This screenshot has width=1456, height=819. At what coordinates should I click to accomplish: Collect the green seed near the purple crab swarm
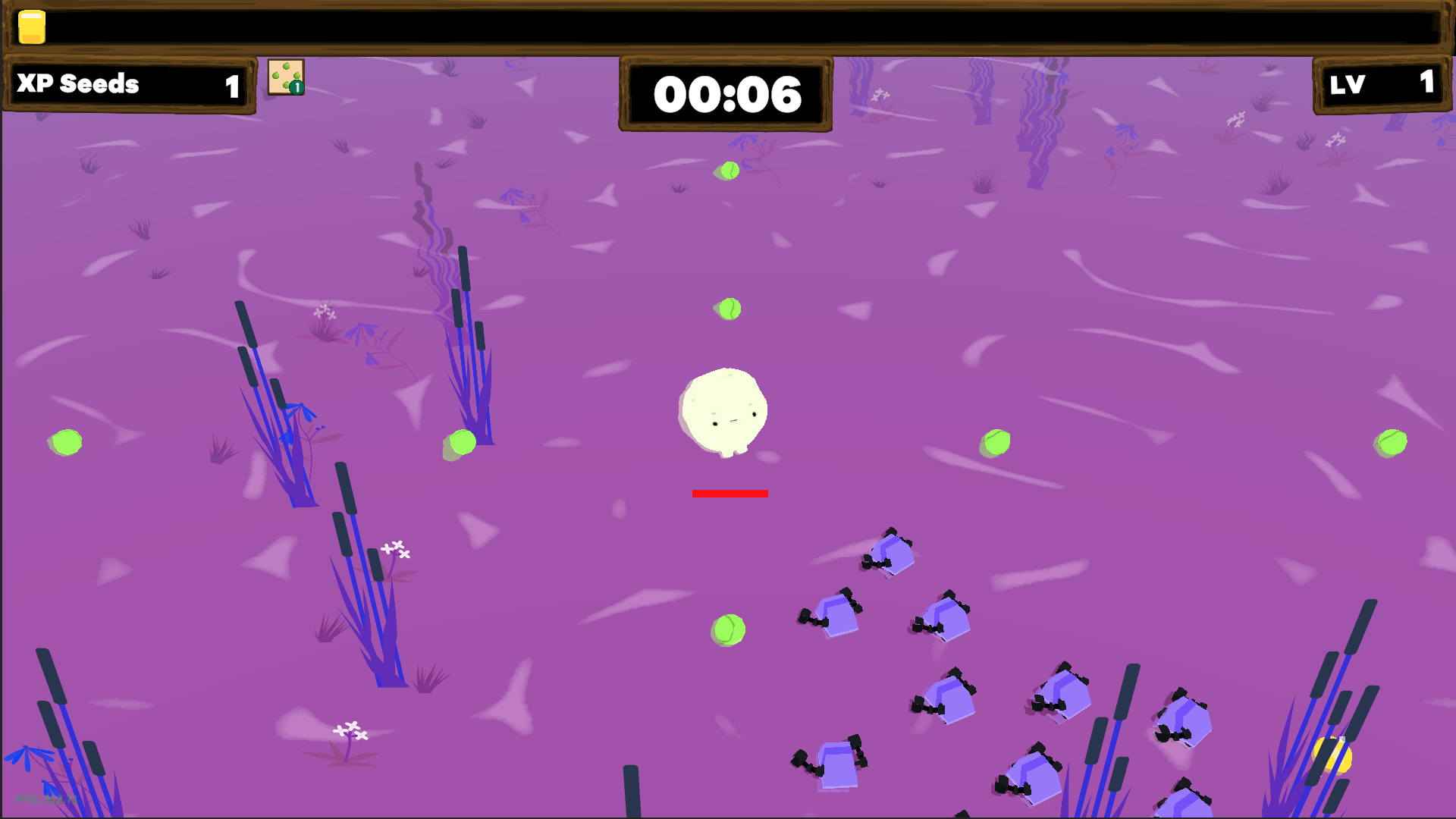(x=729, y=629)
